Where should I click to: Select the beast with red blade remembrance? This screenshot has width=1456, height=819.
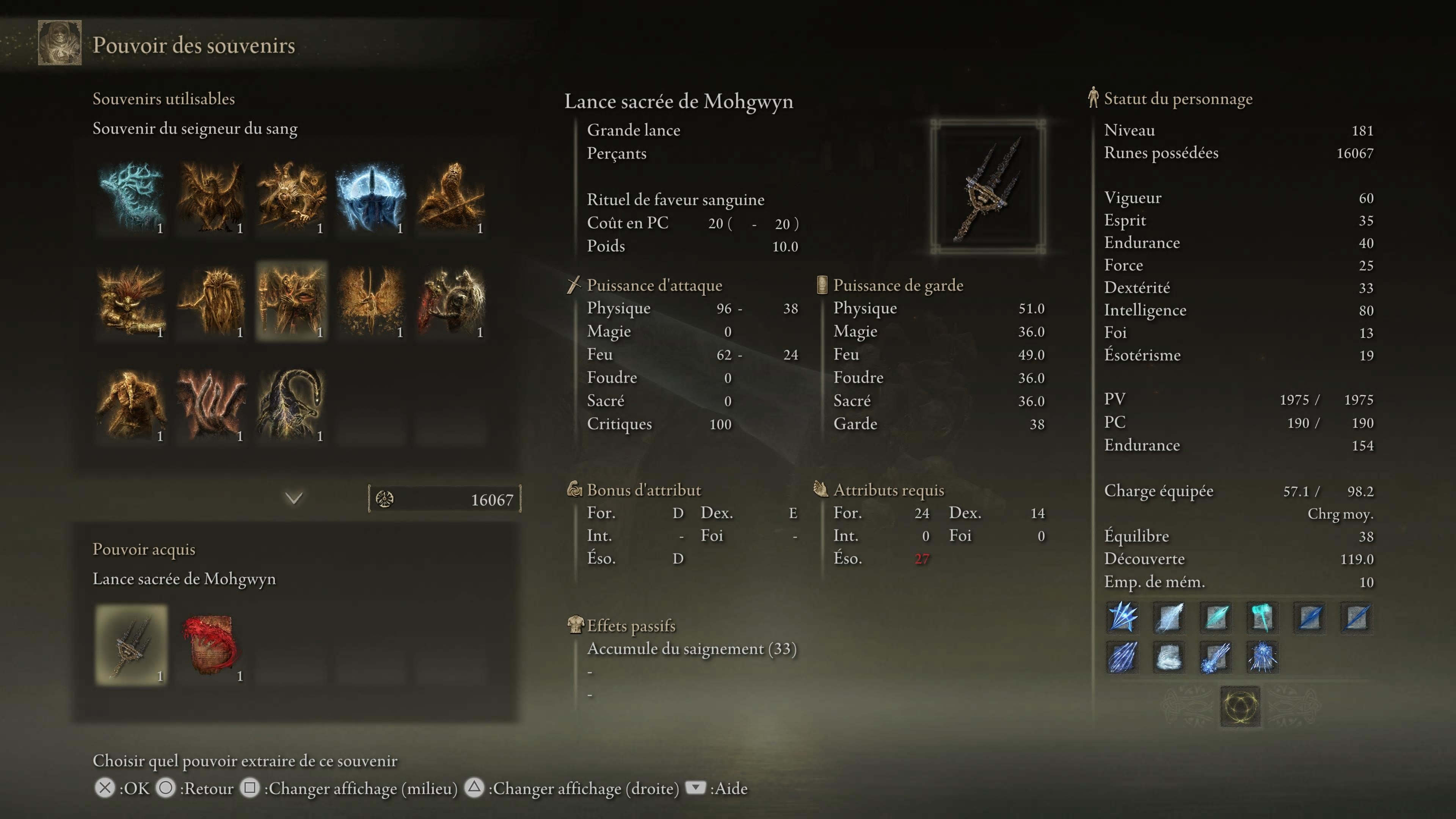451,301
